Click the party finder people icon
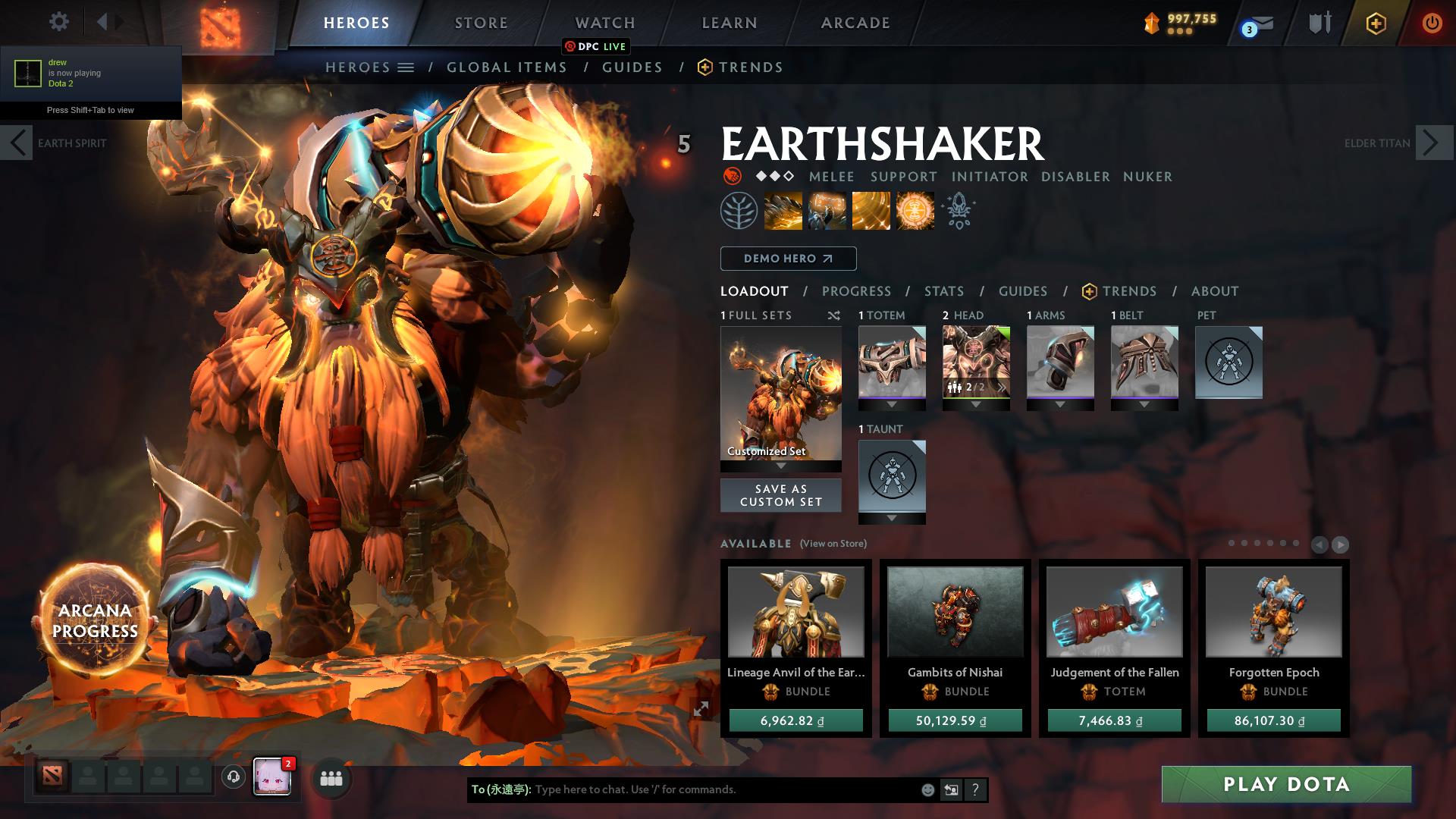1456x819 pixels. tap(331, 777)
